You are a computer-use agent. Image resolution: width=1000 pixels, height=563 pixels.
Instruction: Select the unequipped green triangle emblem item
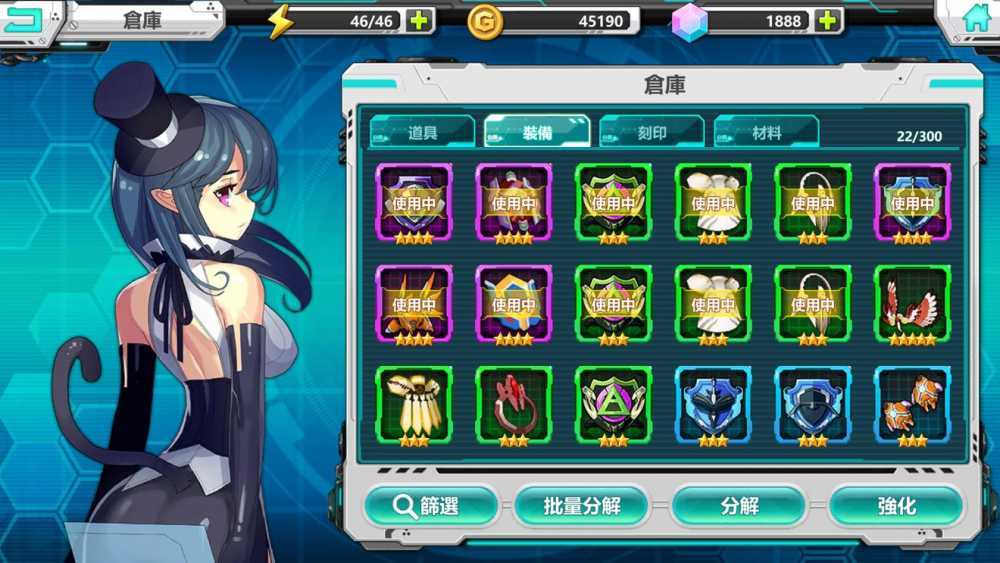pos(613,405)
